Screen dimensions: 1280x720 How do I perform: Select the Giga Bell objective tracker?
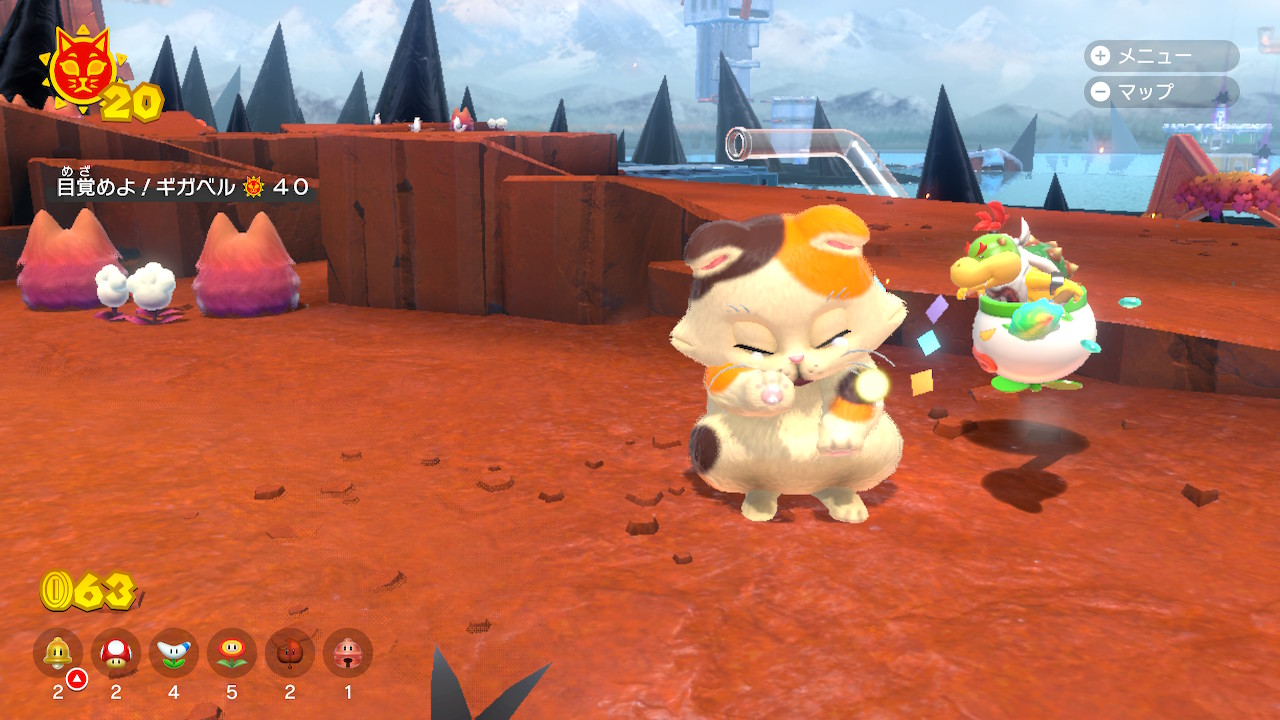coord(182,186)
